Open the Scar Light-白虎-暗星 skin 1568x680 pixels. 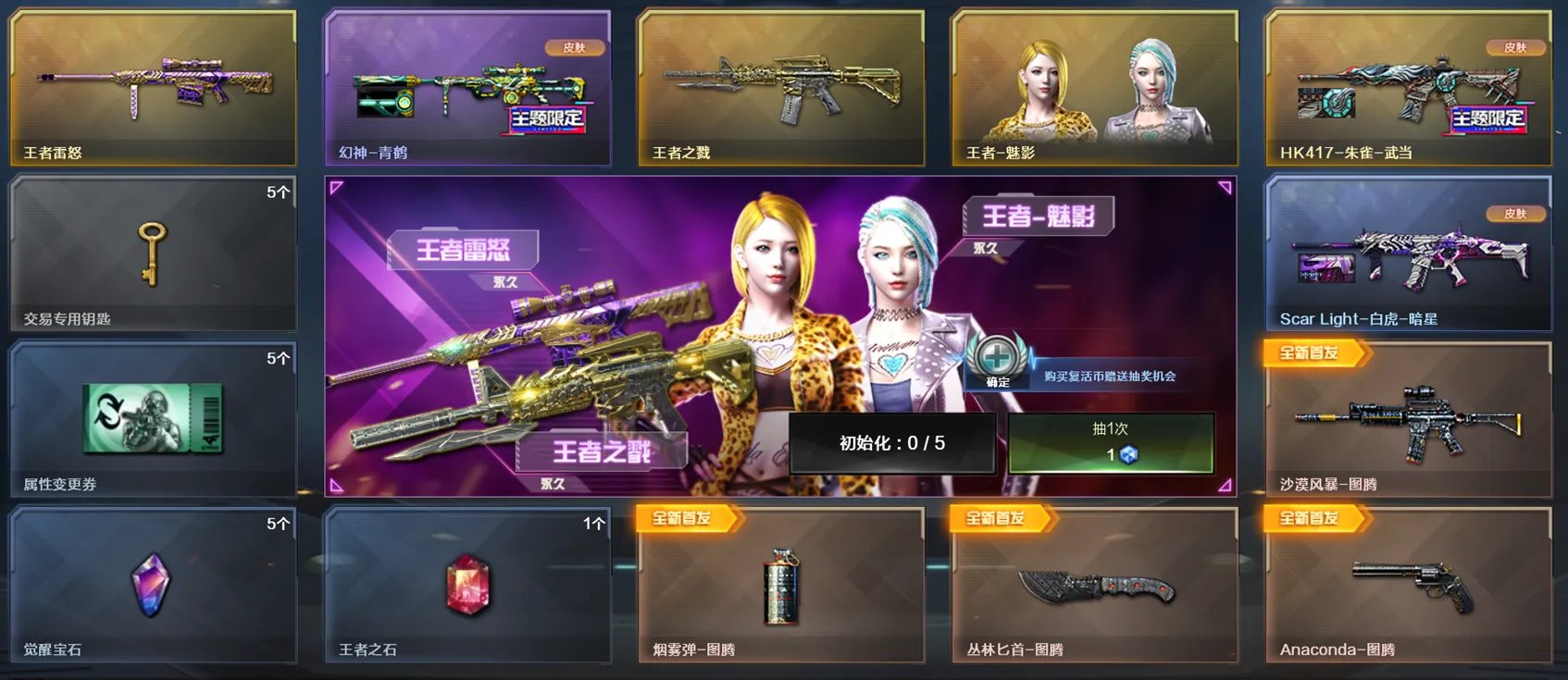1409,254
